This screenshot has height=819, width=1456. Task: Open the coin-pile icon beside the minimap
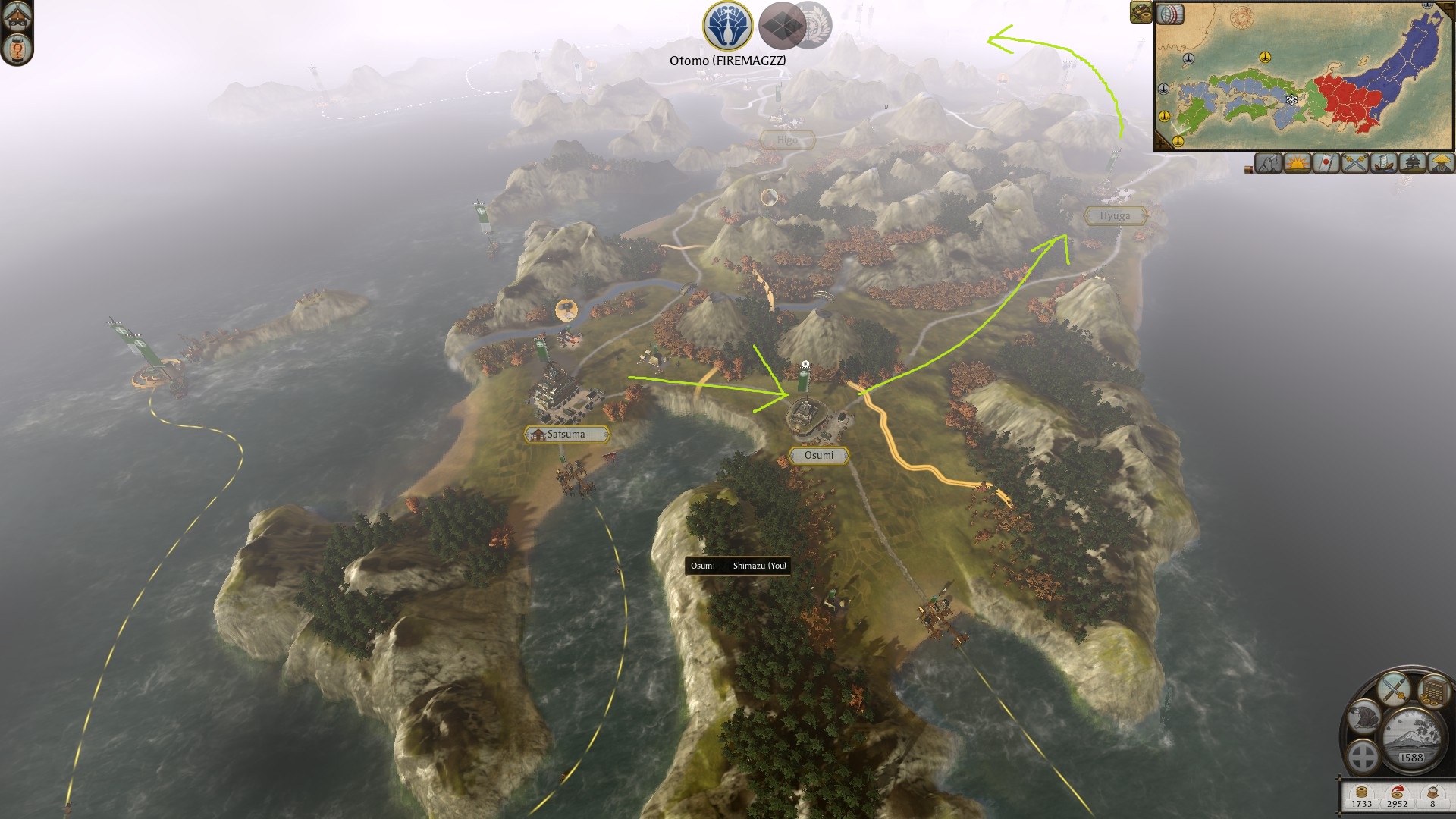(x=1140, y=12)
